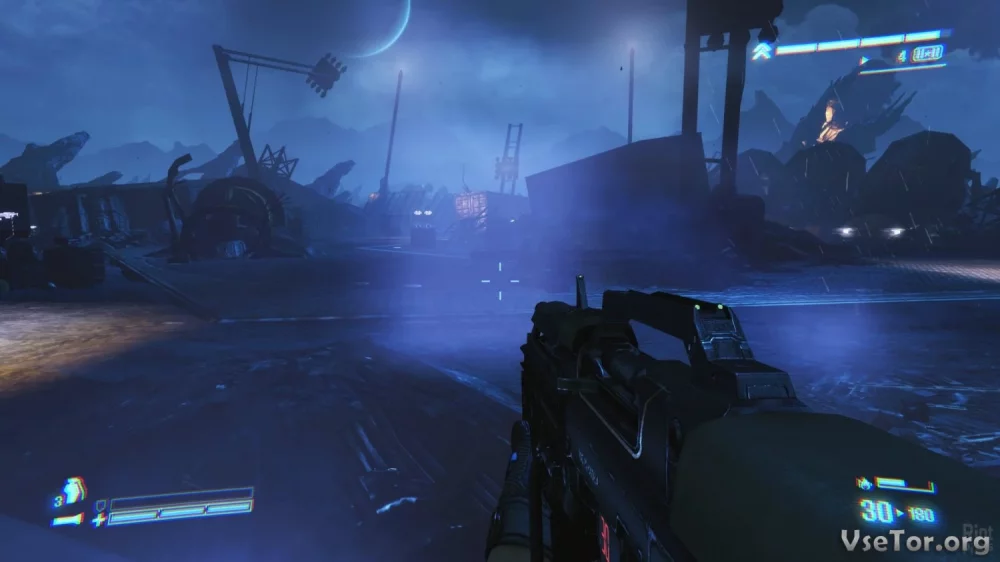Click the secondary weapon silhouette icon
The width and height of the screenshot is (1000, 562).
pos(66,519)
